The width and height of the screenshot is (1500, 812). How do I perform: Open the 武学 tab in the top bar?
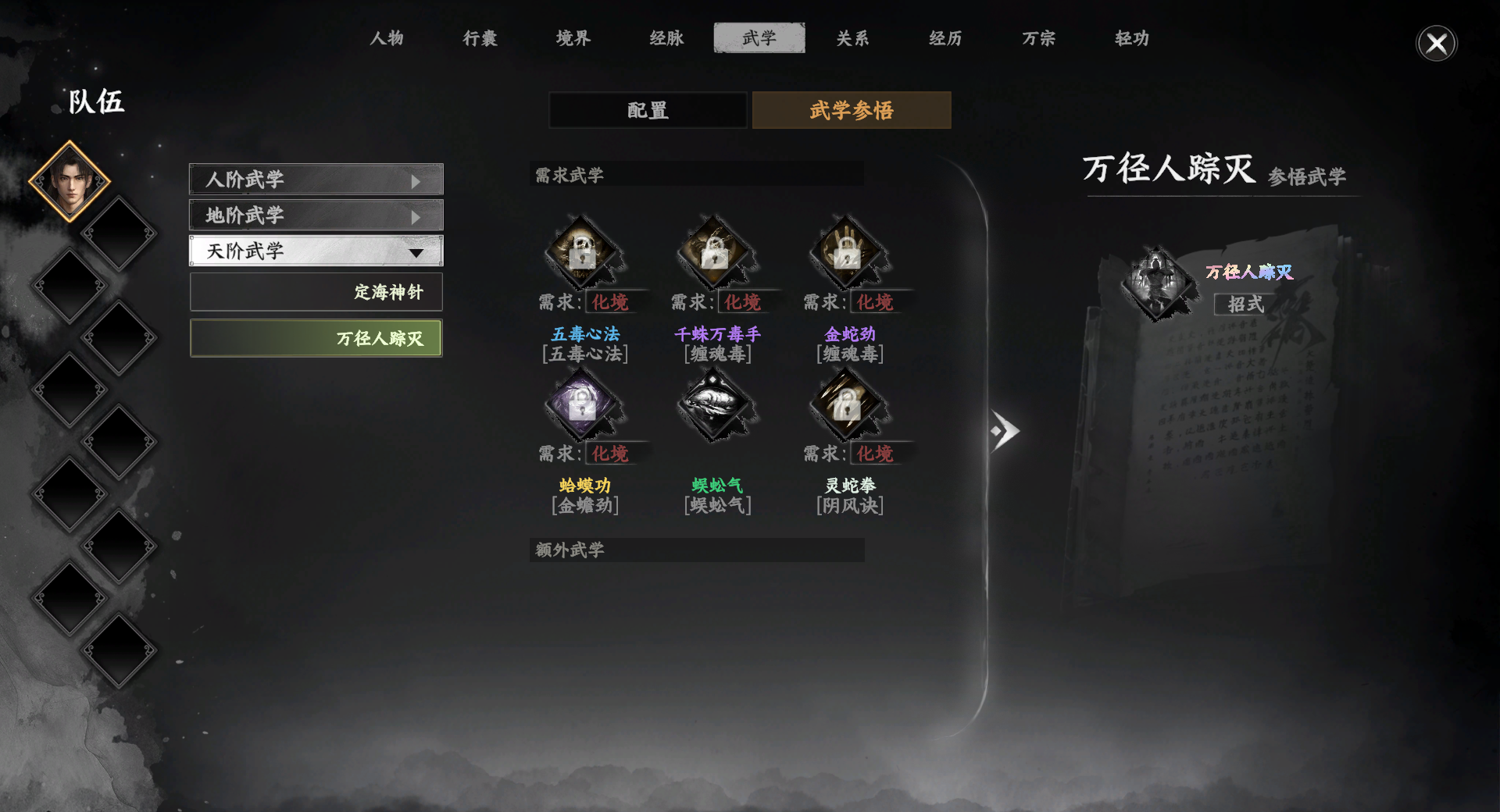click(759, 37)
